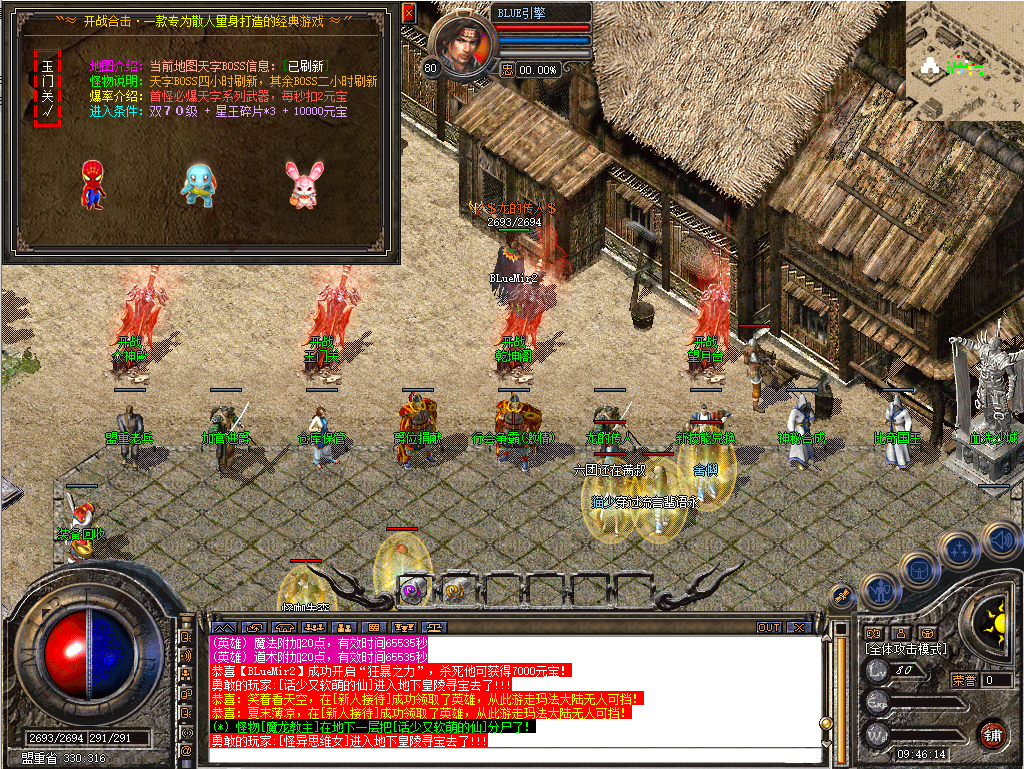Use the purple swirl scroll in belt
The image size is (1024, 769).
(411, 590)
